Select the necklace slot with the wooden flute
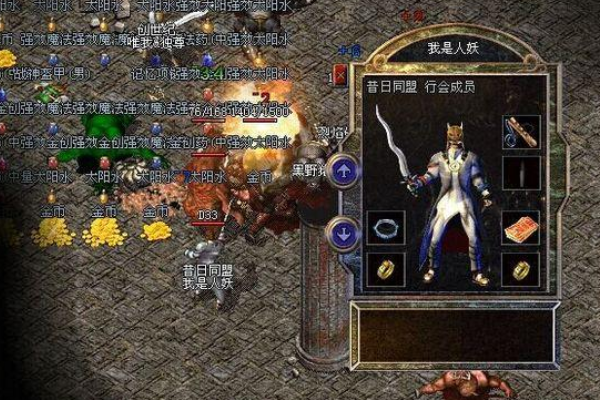This screenshot has width=600, height=400. click(x=521, y=132)
